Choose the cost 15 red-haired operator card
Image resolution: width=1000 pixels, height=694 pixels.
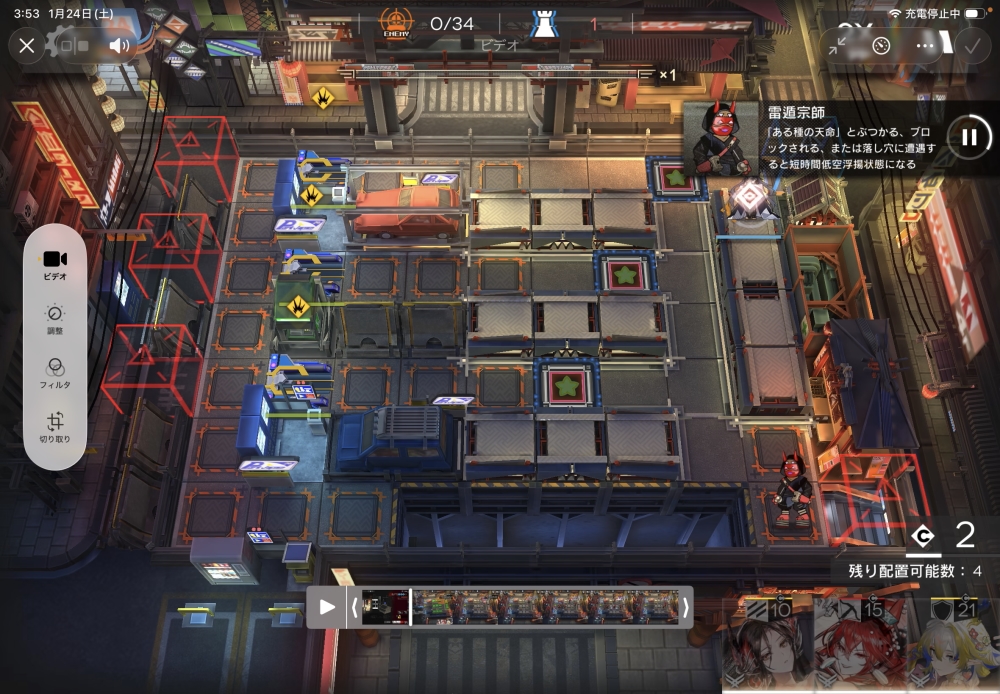(x=858, y=644)
